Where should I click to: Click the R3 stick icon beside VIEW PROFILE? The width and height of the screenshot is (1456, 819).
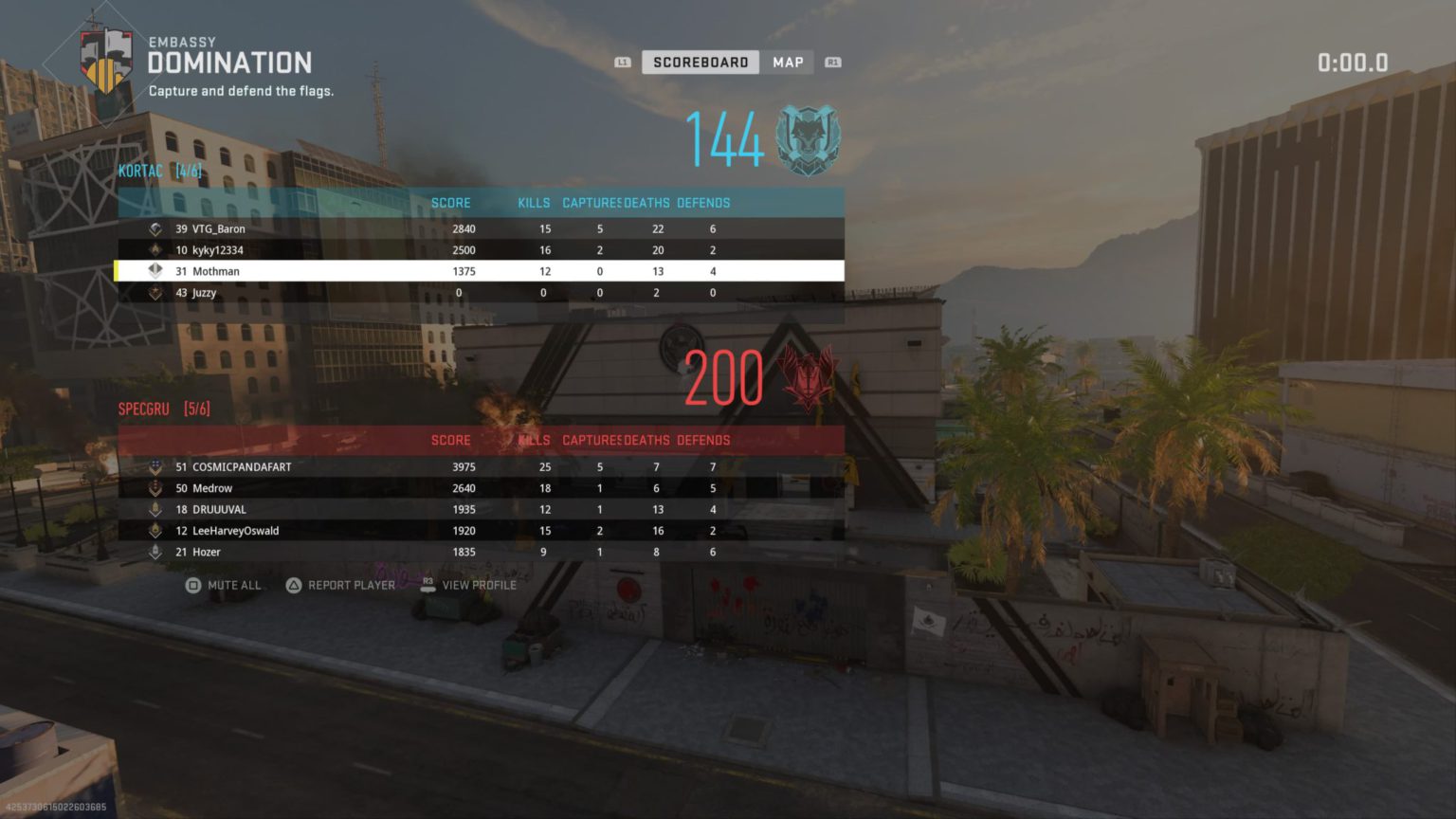point(428,585)
